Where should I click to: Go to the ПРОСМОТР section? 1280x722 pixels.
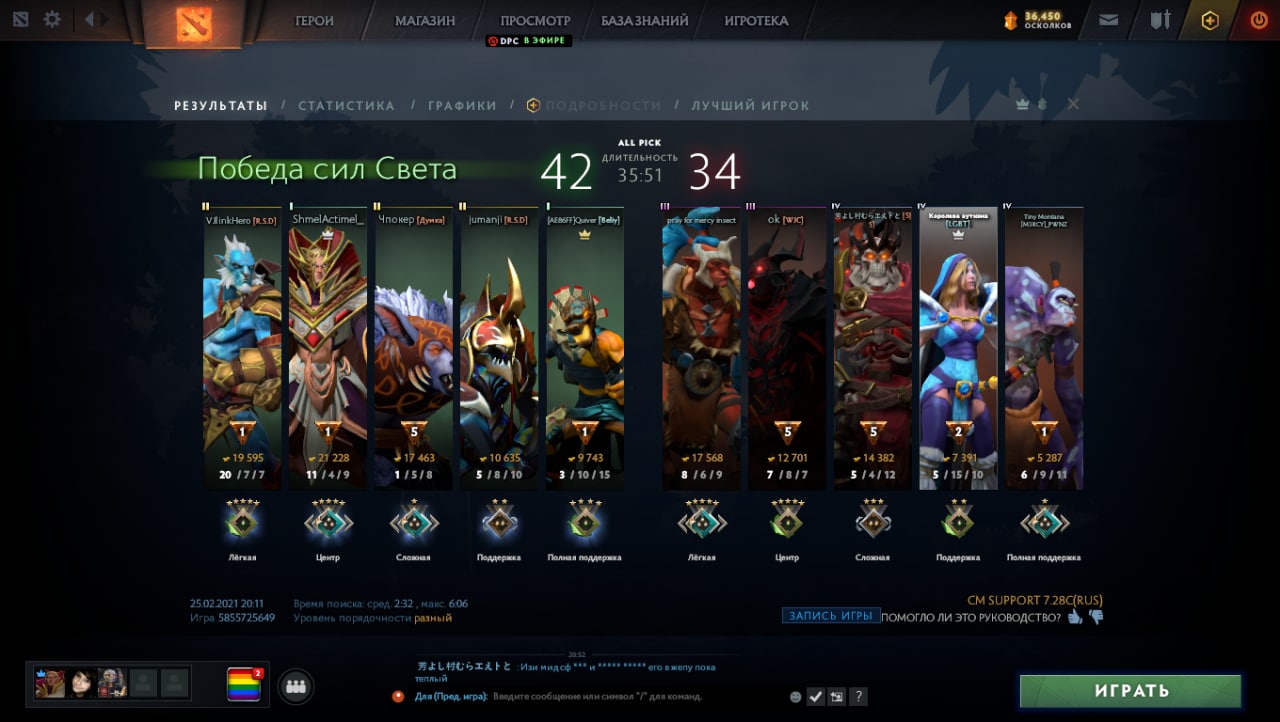pos(535,20)
